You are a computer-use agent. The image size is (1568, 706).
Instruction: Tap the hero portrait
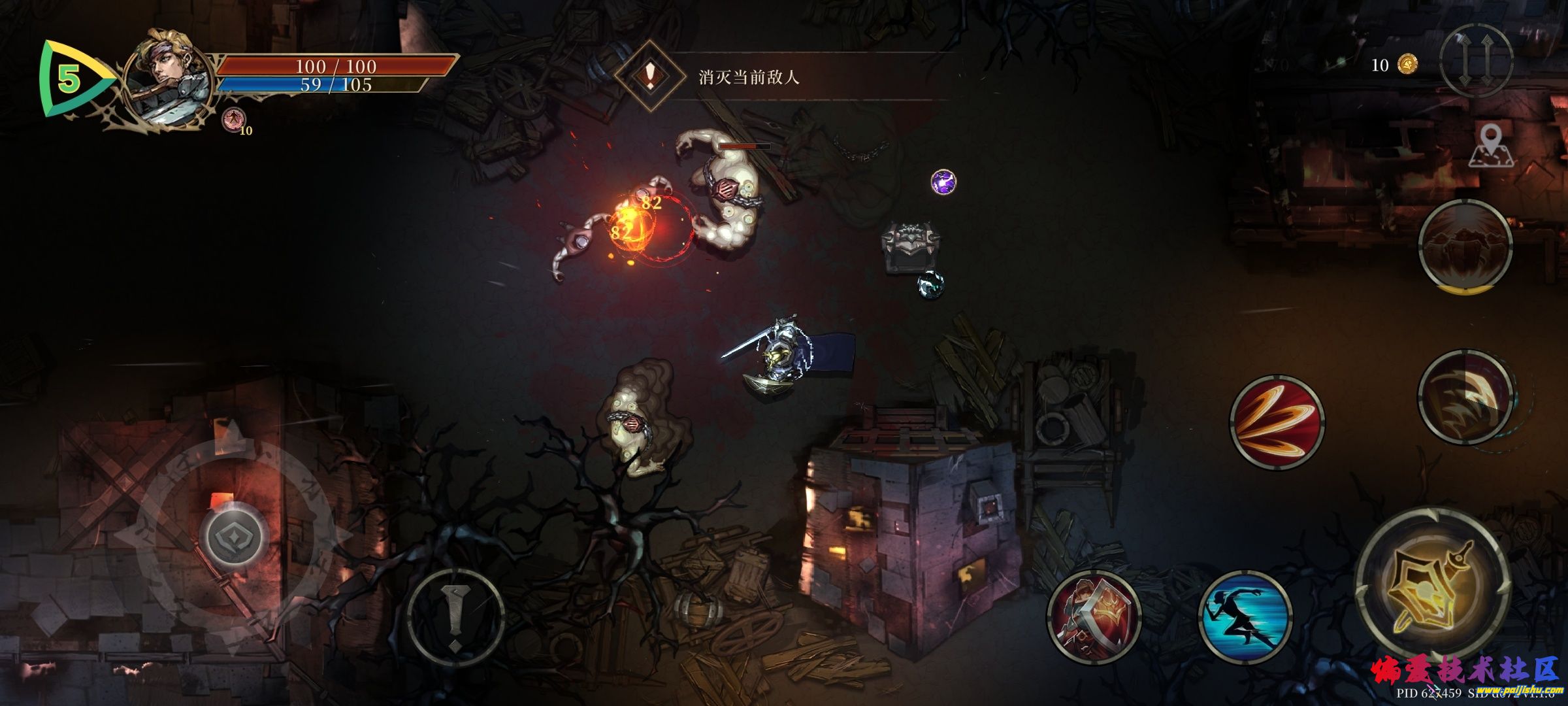tap(169, 77)
